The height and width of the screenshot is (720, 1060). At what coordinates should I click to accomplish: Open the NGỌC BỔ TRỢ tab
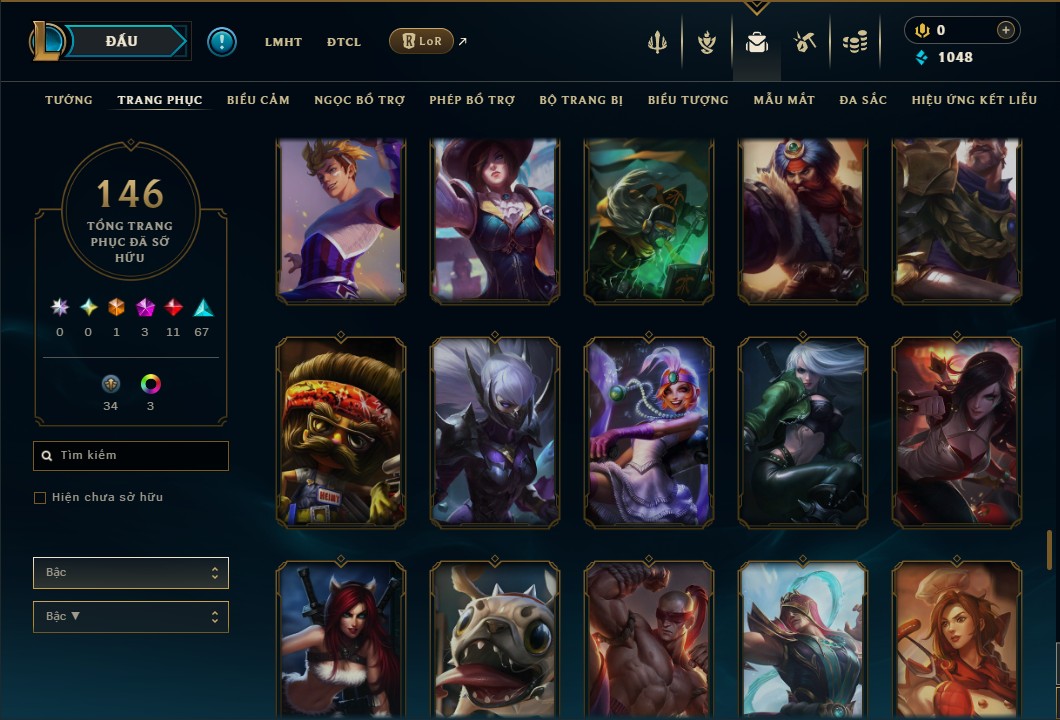pyautogui.click(x=359, y=100)
